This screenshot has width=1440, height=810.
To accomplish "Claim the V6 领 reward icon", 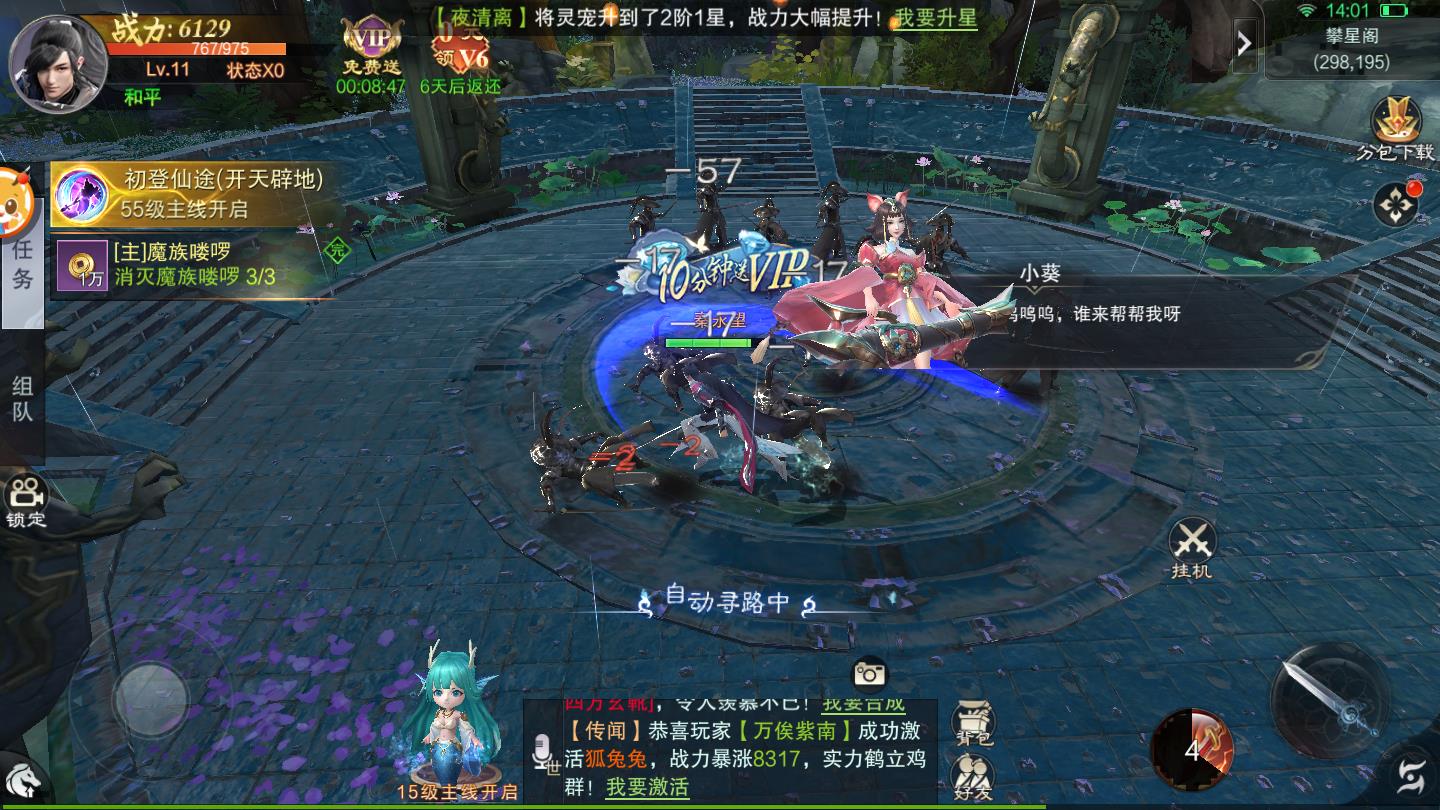I will coord(460,47).
